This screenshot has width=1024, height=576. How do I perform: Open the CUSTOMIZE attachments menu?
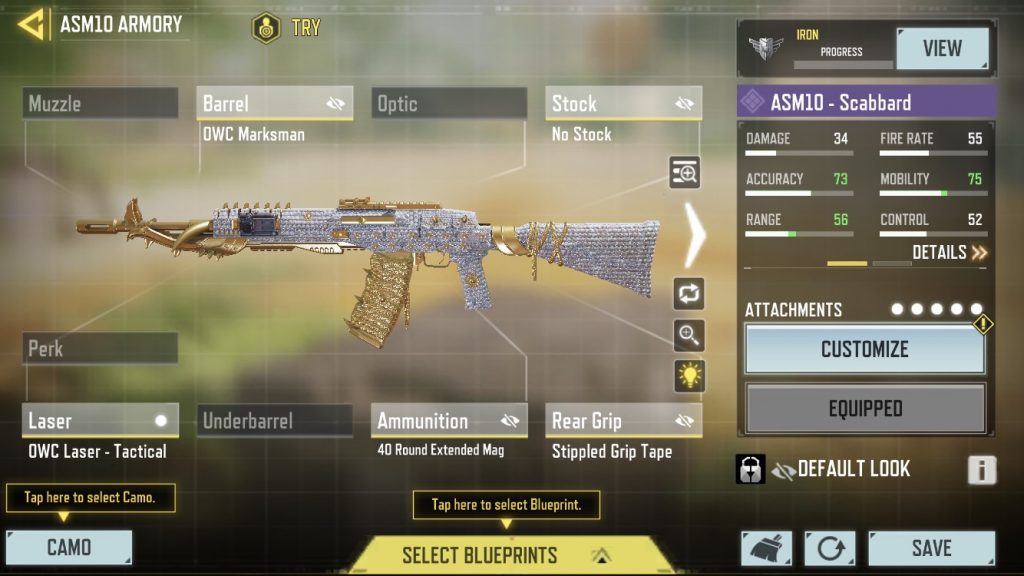point(865,349)
